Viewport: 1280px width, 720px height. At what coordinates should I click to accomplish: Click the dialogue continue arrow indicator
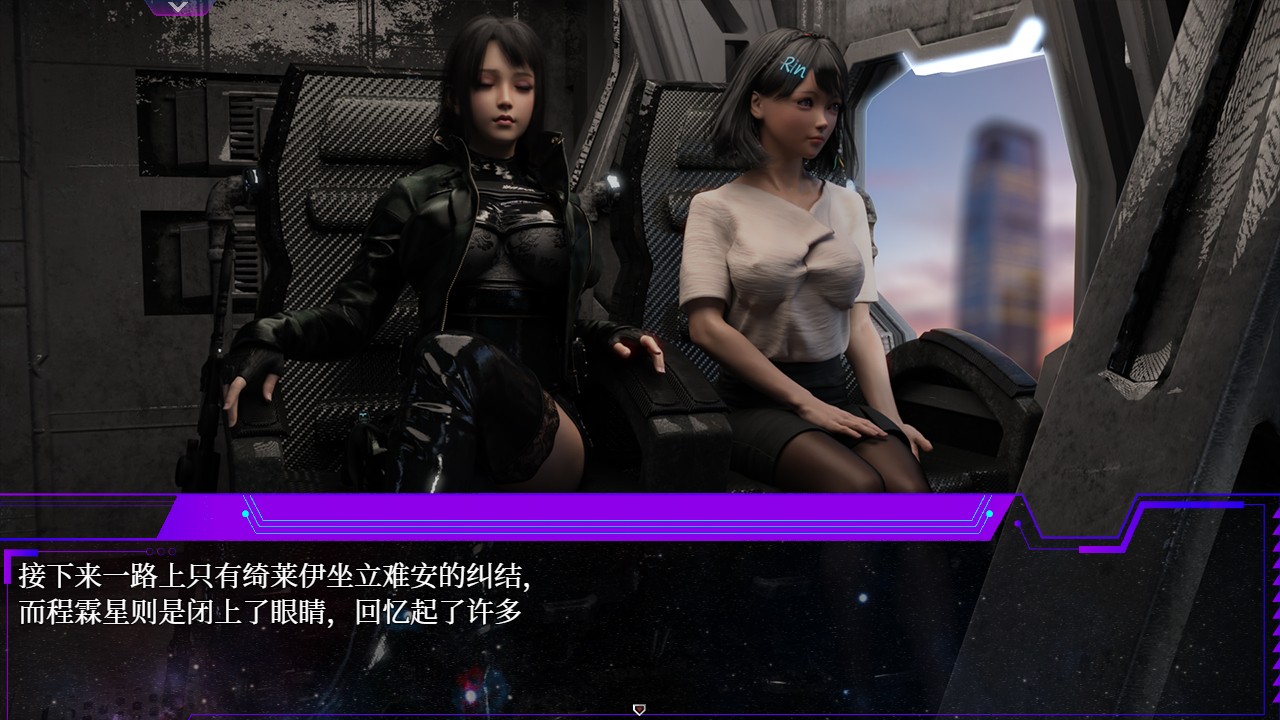pyautogui.click(x=640, y=709)
